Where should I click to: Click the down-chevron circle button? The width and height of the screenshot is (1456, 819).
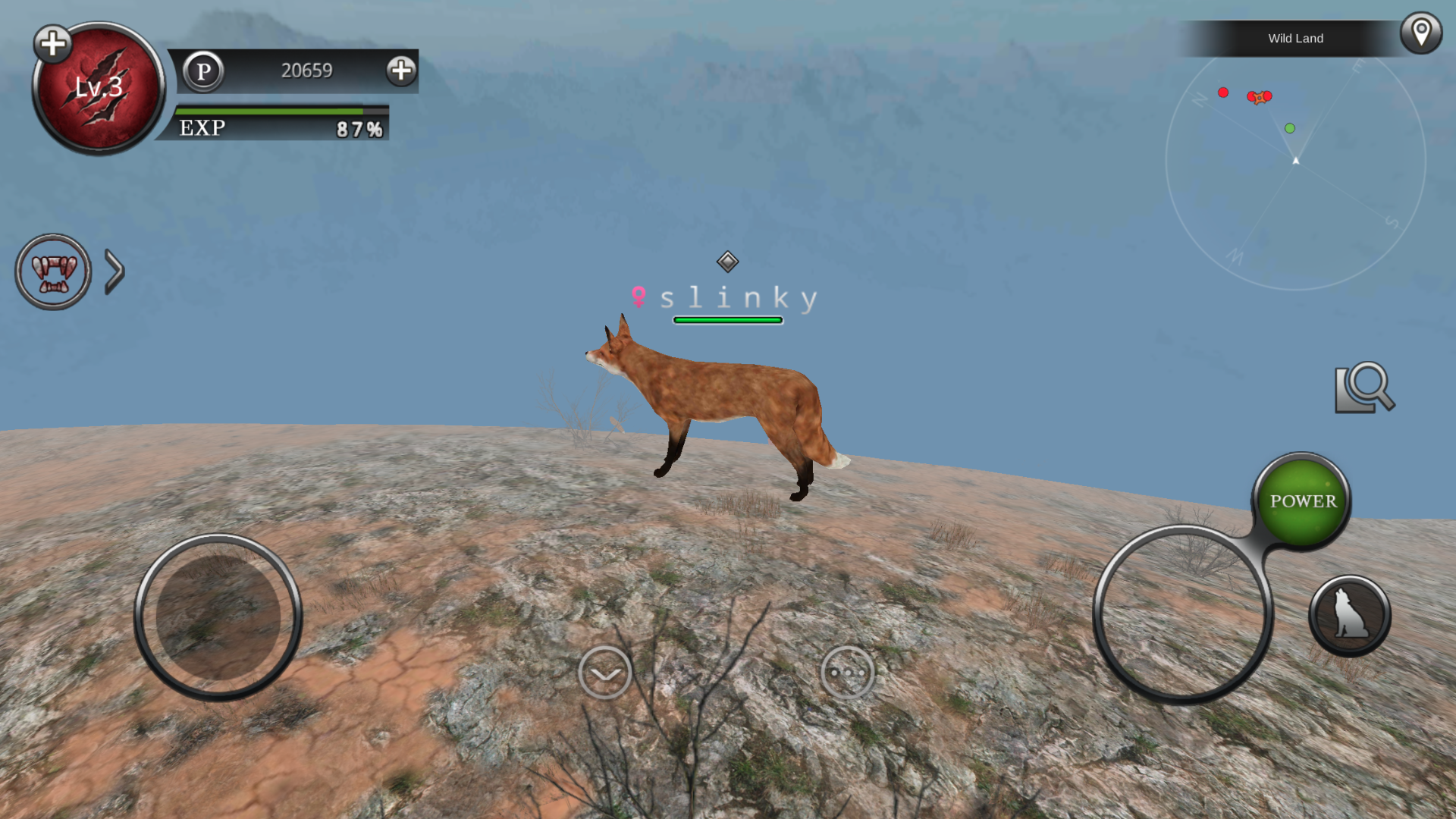605,673
